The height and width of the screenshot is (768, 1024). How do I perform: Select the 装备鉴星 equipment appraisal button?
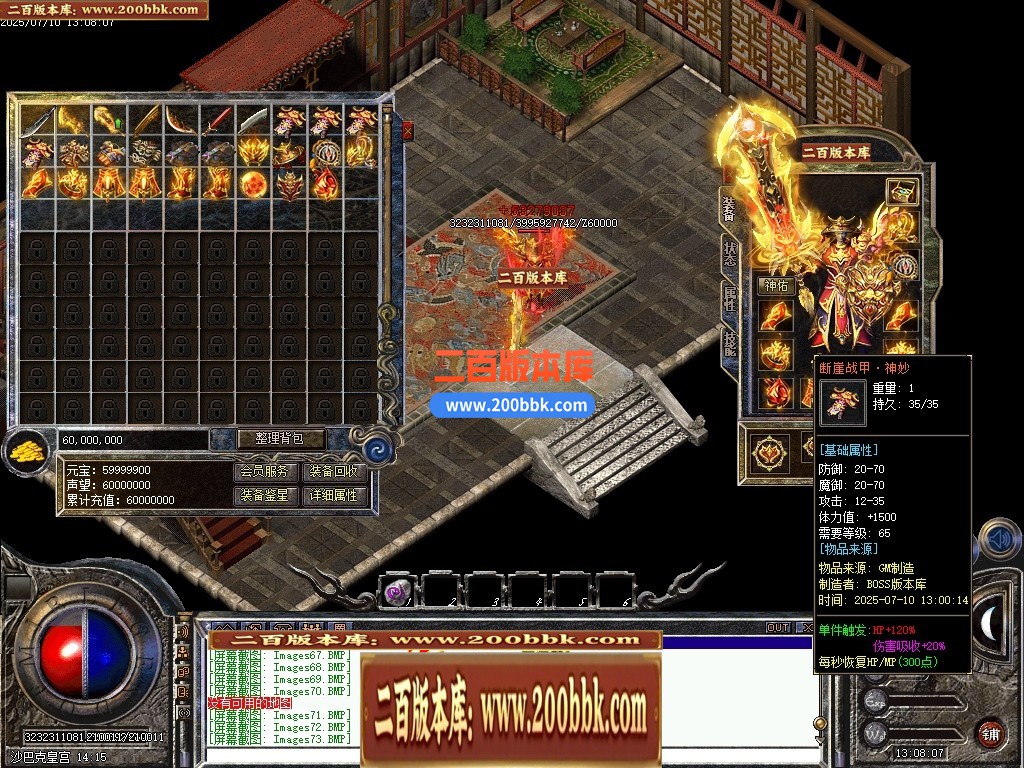(267, 495)
